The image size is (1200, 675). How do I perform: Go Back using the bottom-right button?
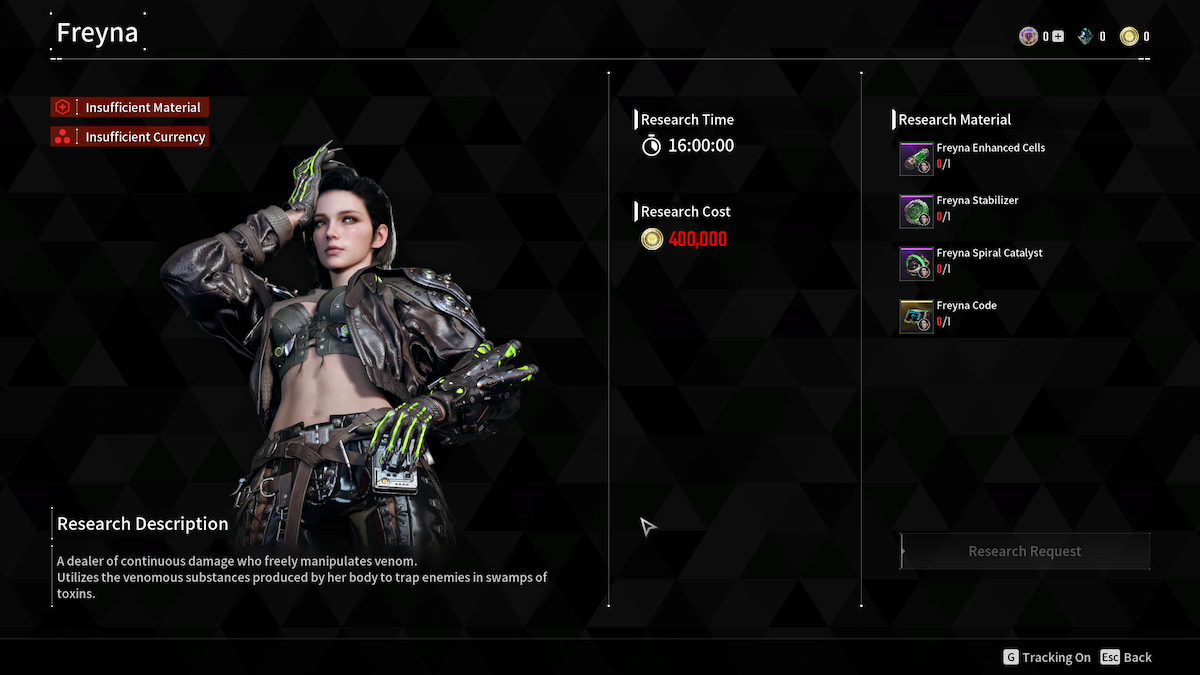point(1126,657)
